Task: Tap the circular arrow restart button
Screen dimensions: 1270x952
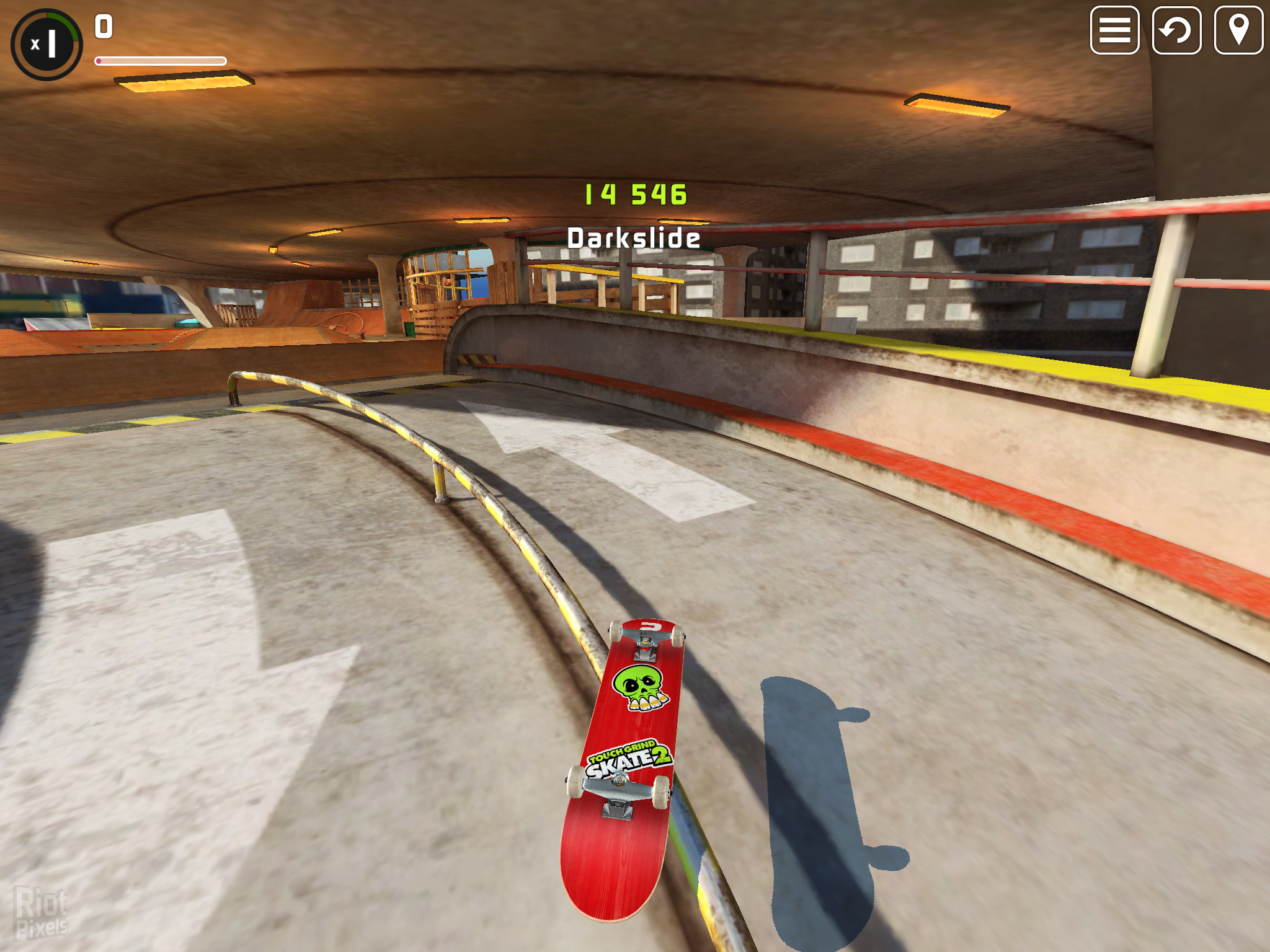Action: tap(1176, 30)
